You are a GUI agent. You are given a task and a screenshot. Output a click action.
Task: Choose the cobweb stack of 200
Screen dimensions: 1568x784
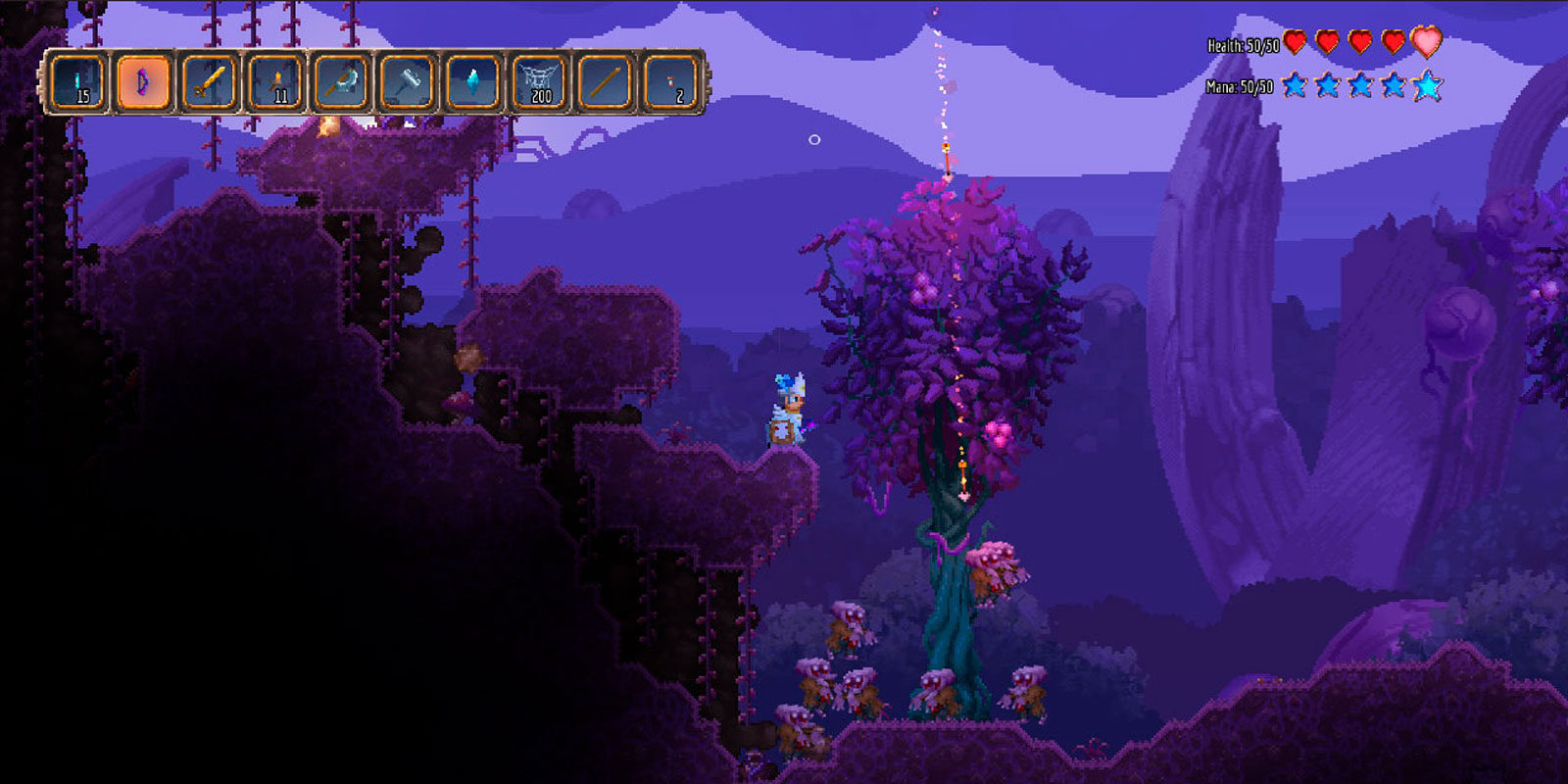[539, 82]
